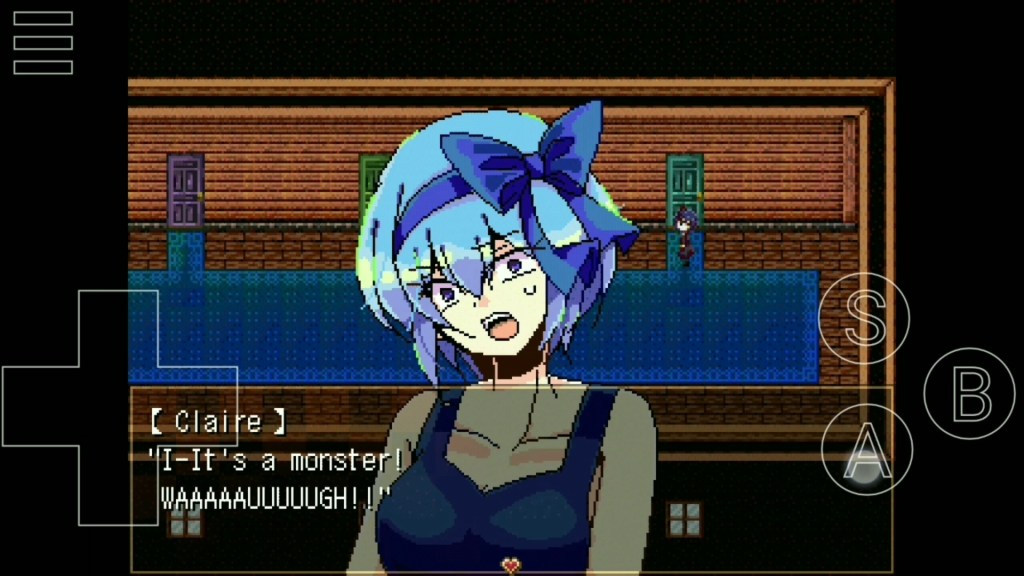Screen dimensions: 1024x576
Task: Tap the D-pad left arm
Action: (40, 406)
